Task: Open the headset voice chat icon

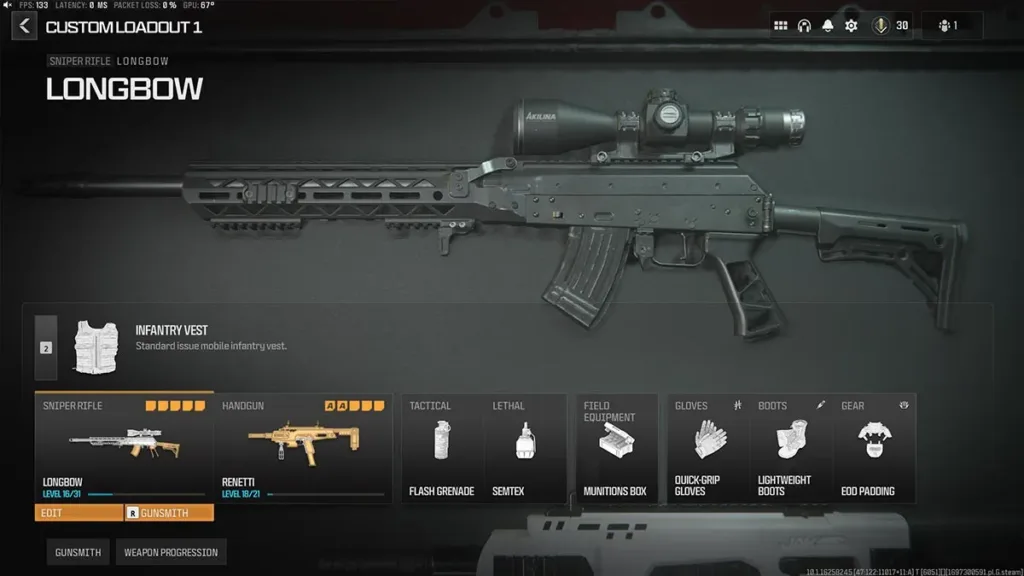Action: 804,26
